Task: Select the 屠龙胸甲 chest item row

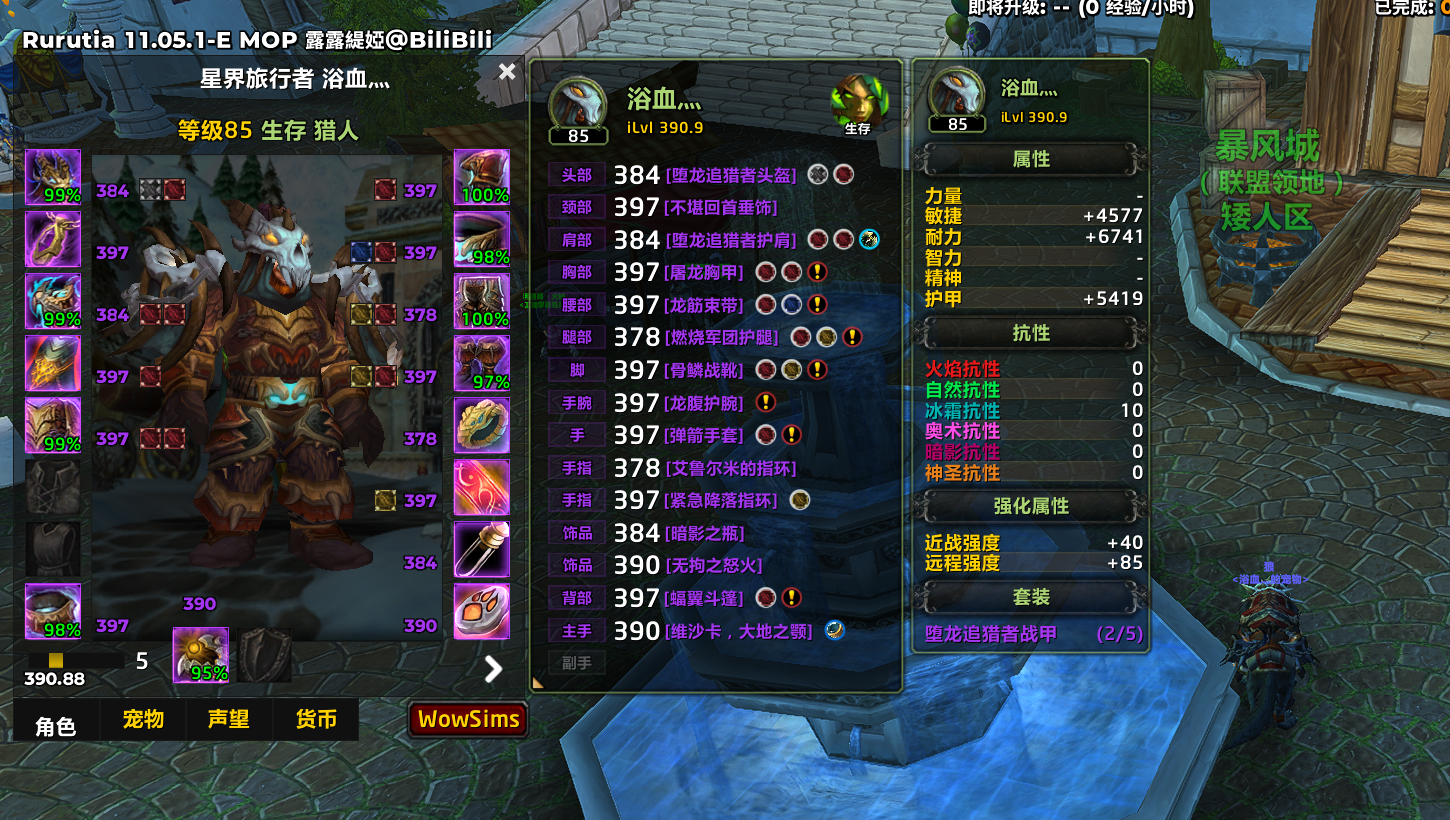Action: (705, 272)
